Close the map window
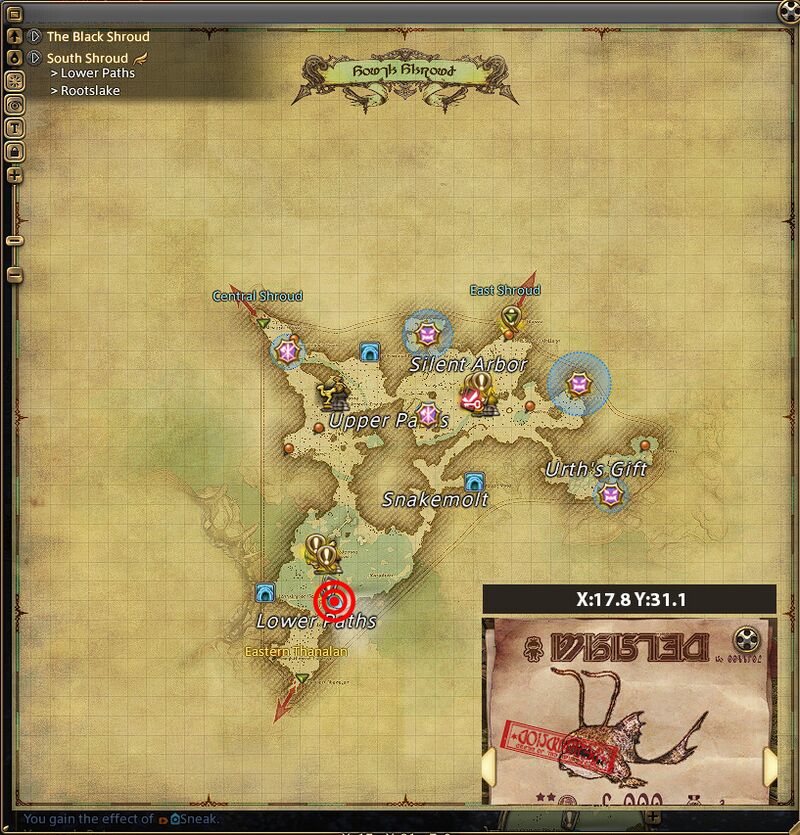 (x=789, y=10)
